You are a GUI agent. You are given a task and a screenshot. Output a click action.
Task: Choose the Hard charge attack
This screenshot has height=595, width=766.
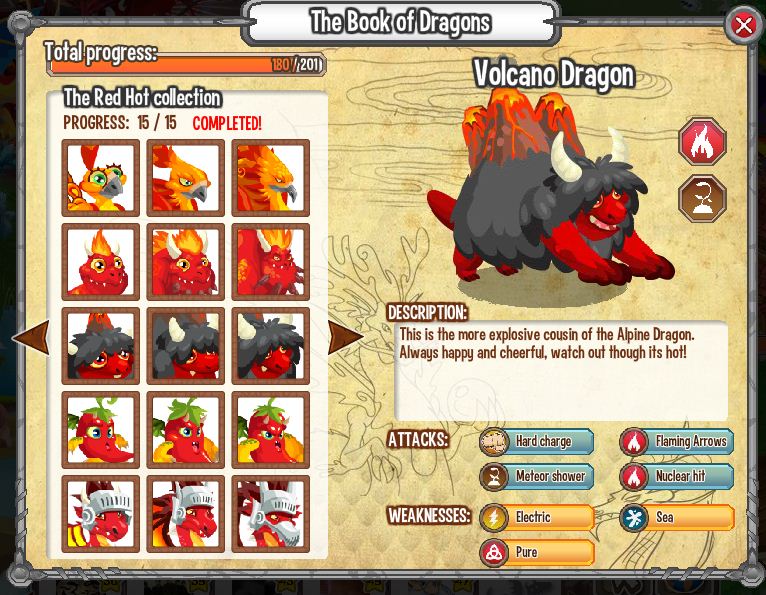pyautogui.click(x=536, y=441)
